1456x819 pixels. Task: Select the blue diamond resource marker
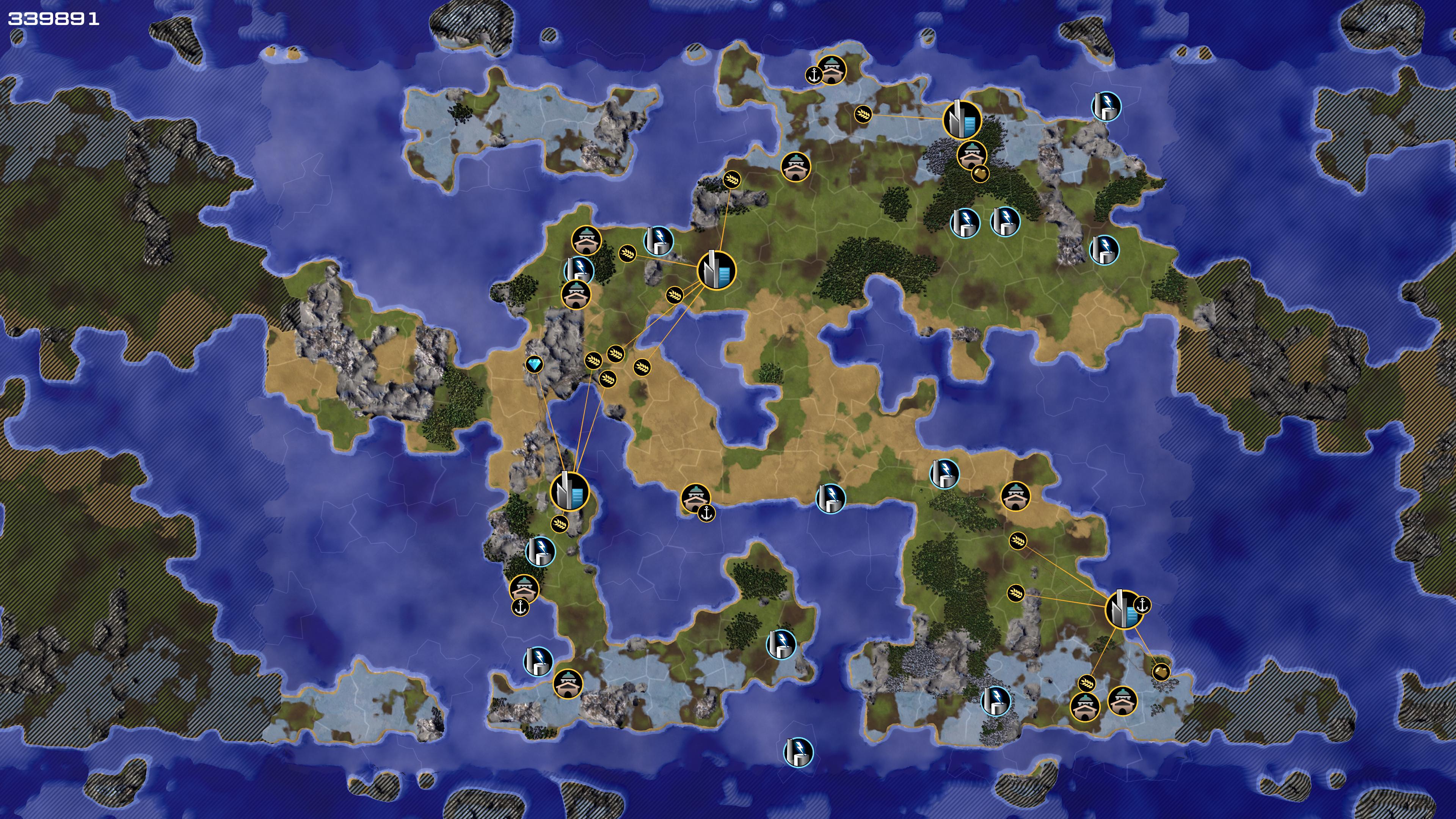pos(534,364)
